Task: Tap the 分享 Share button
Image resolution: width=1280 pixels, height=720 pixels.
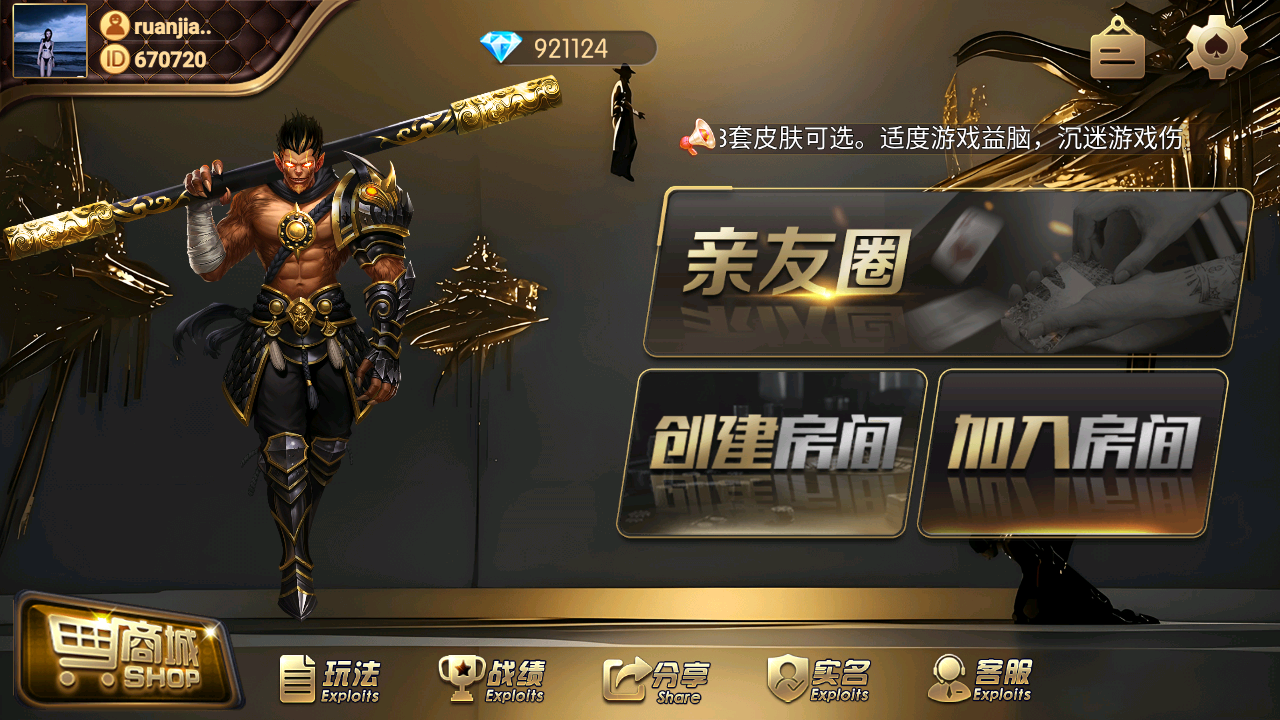Action: pyautogui.click(x=653, y=680)
